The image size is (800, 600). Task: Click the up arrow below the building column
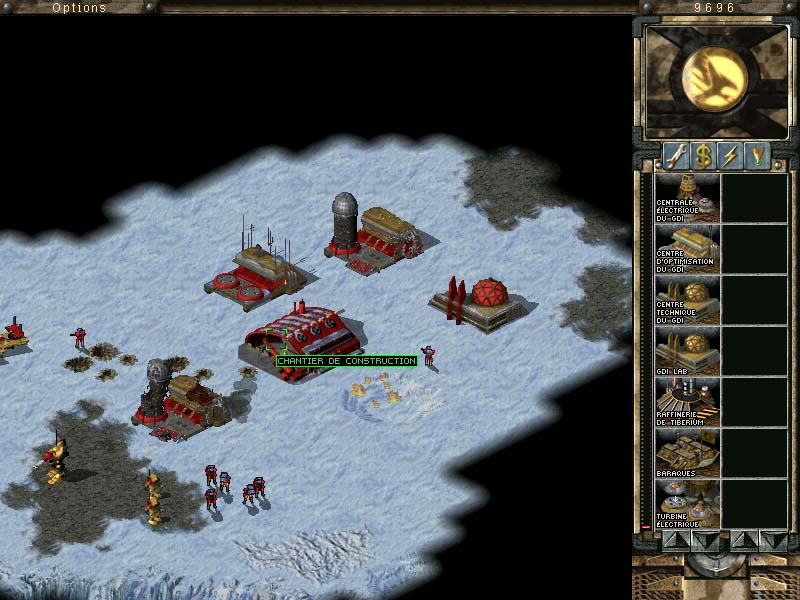(x=675, y=539)
